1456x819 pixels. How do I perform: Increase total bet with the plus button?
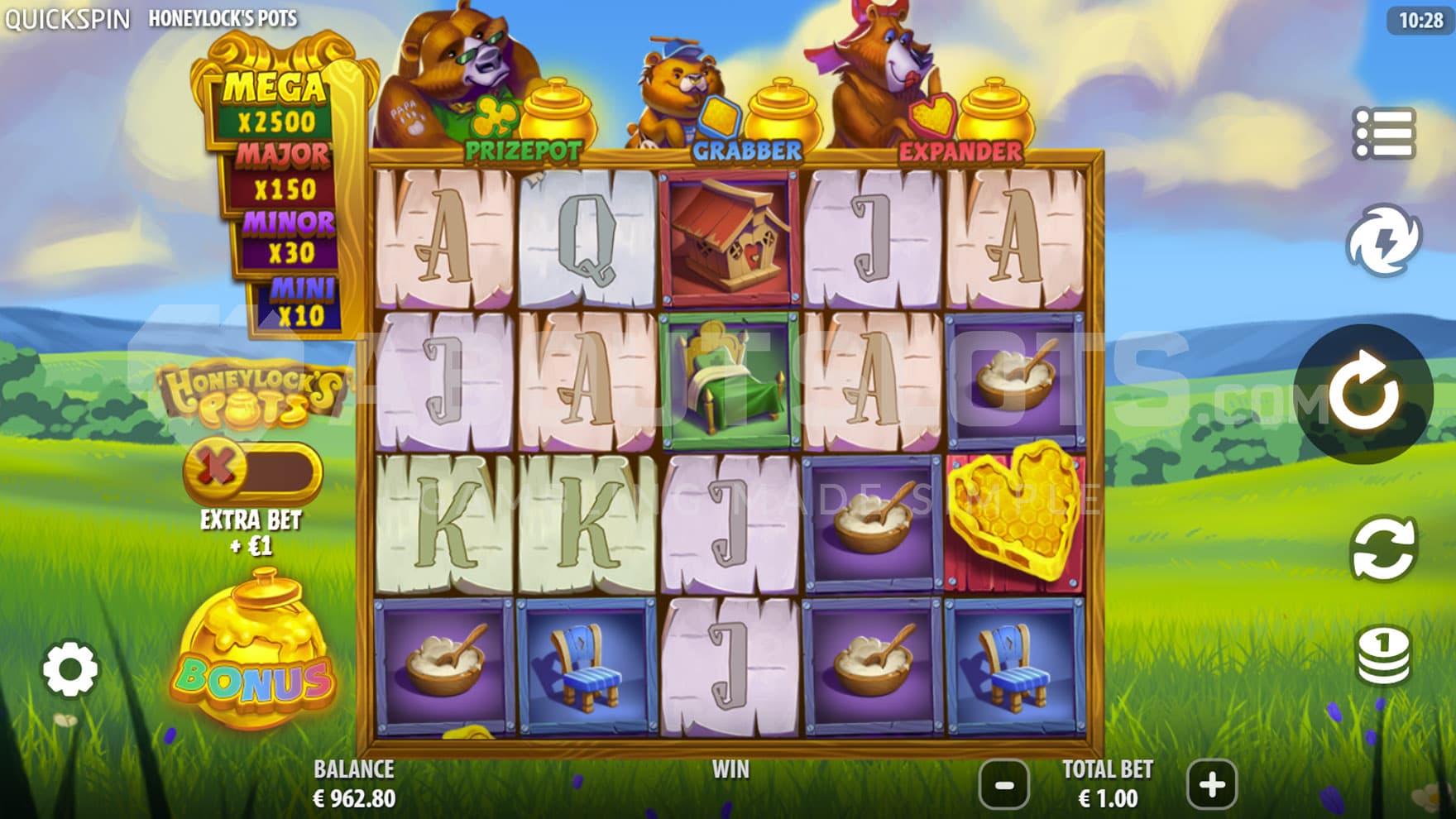point(1212,784)
